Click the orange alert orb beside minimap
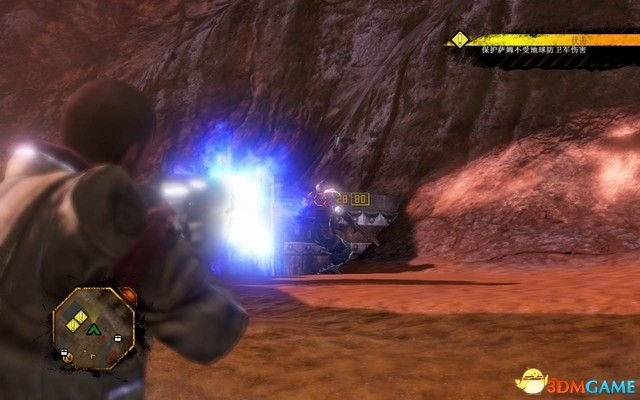 tap(127, 296)
